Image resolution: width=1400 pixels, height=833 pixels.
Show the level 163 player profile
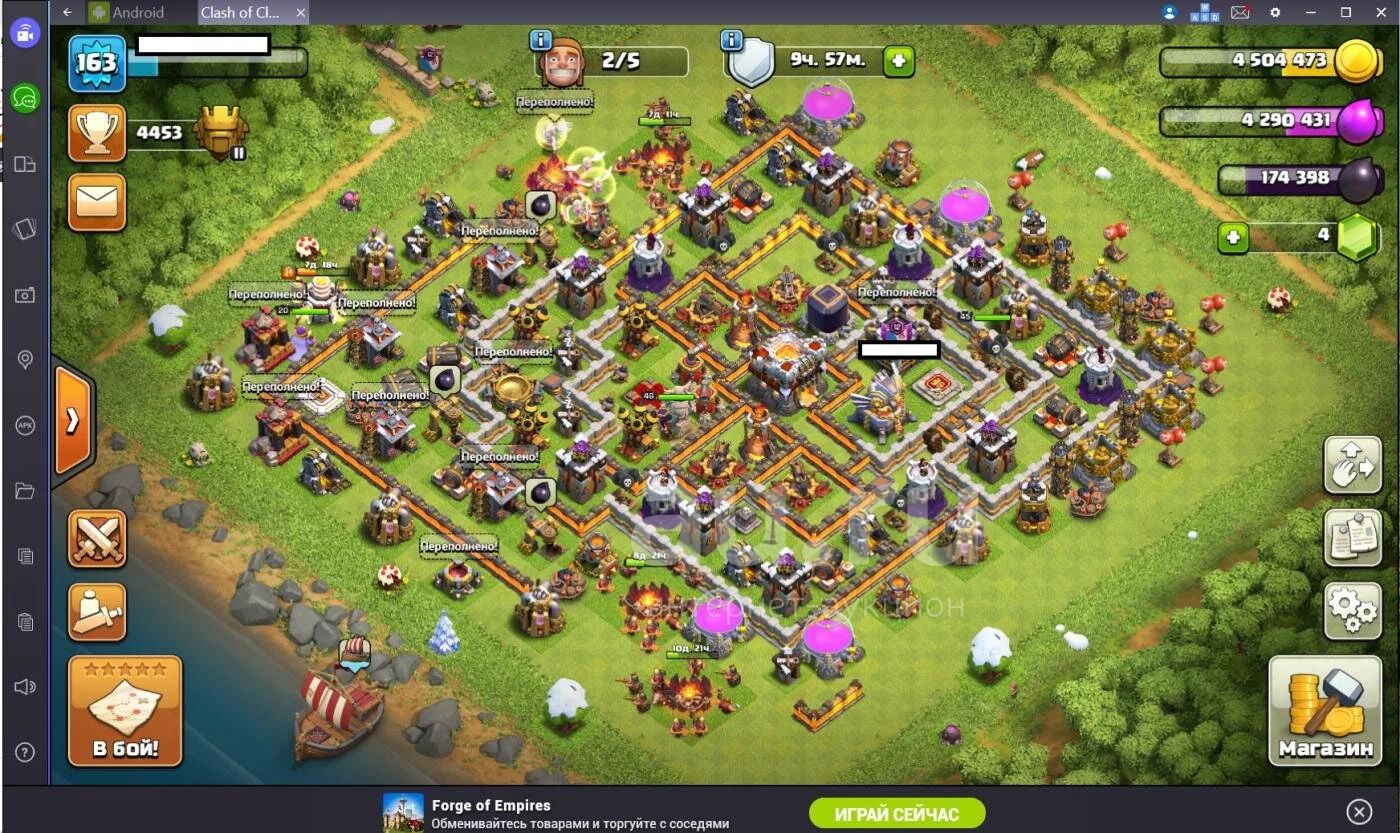click(x=97, y=63)
